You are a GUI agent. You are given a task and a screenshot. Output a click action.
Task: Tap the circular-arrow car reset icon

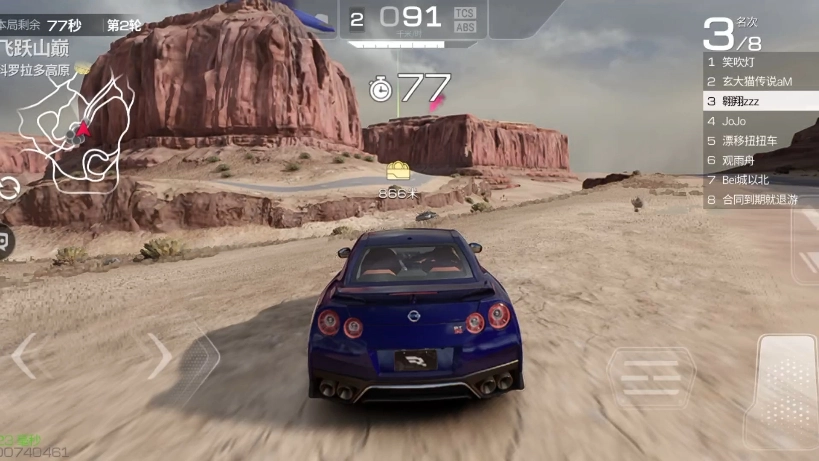[8, 188]
